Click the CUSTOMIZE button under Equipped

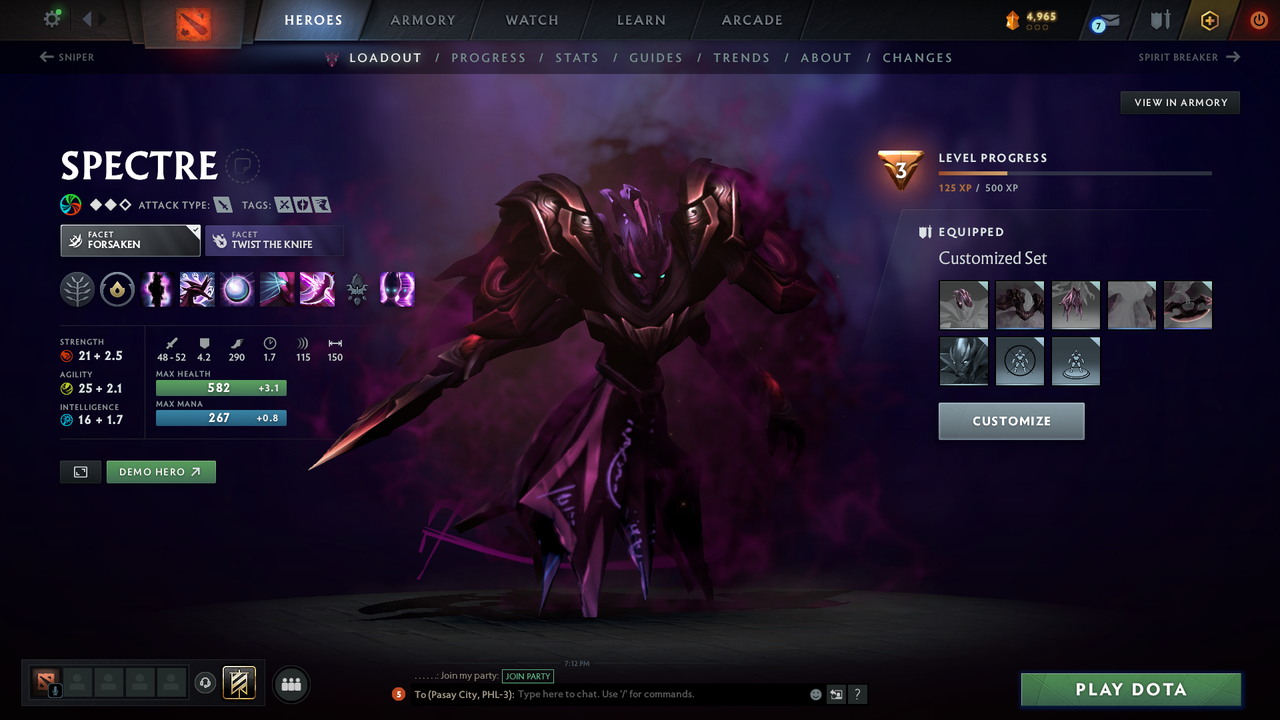[1011, 421]
